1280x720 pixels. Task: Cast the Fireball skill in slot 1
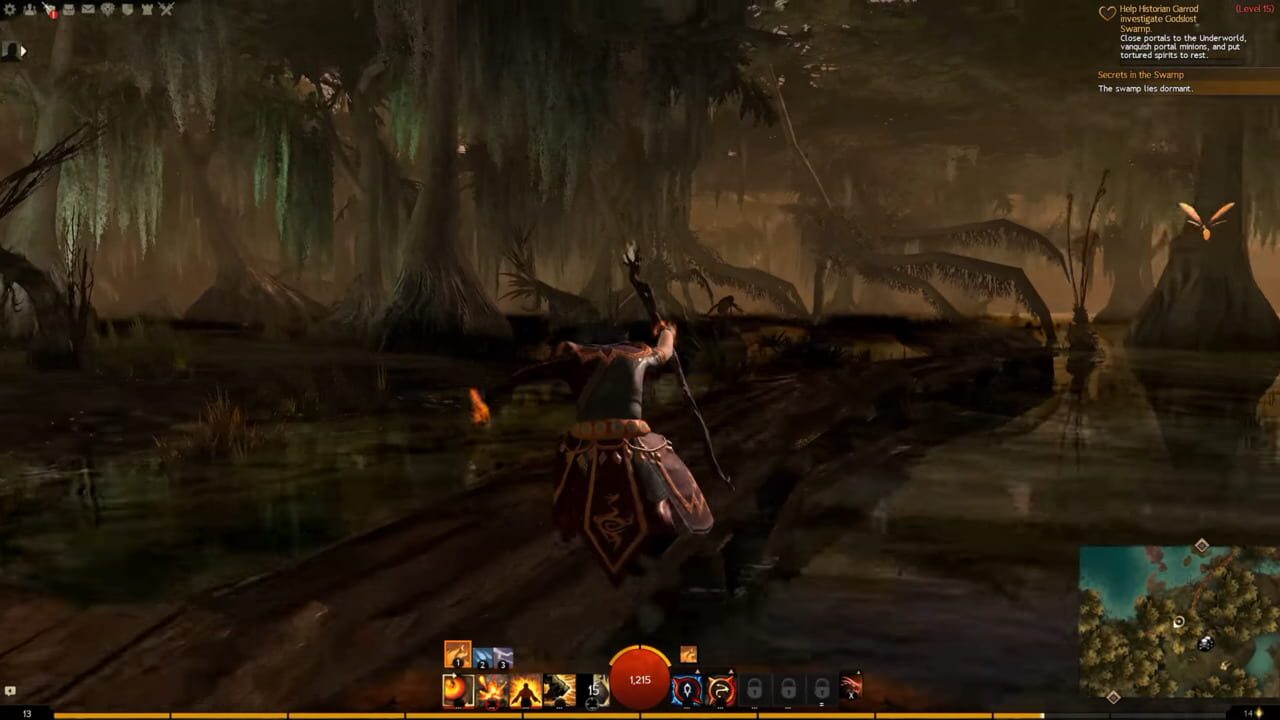coord(456,689)
